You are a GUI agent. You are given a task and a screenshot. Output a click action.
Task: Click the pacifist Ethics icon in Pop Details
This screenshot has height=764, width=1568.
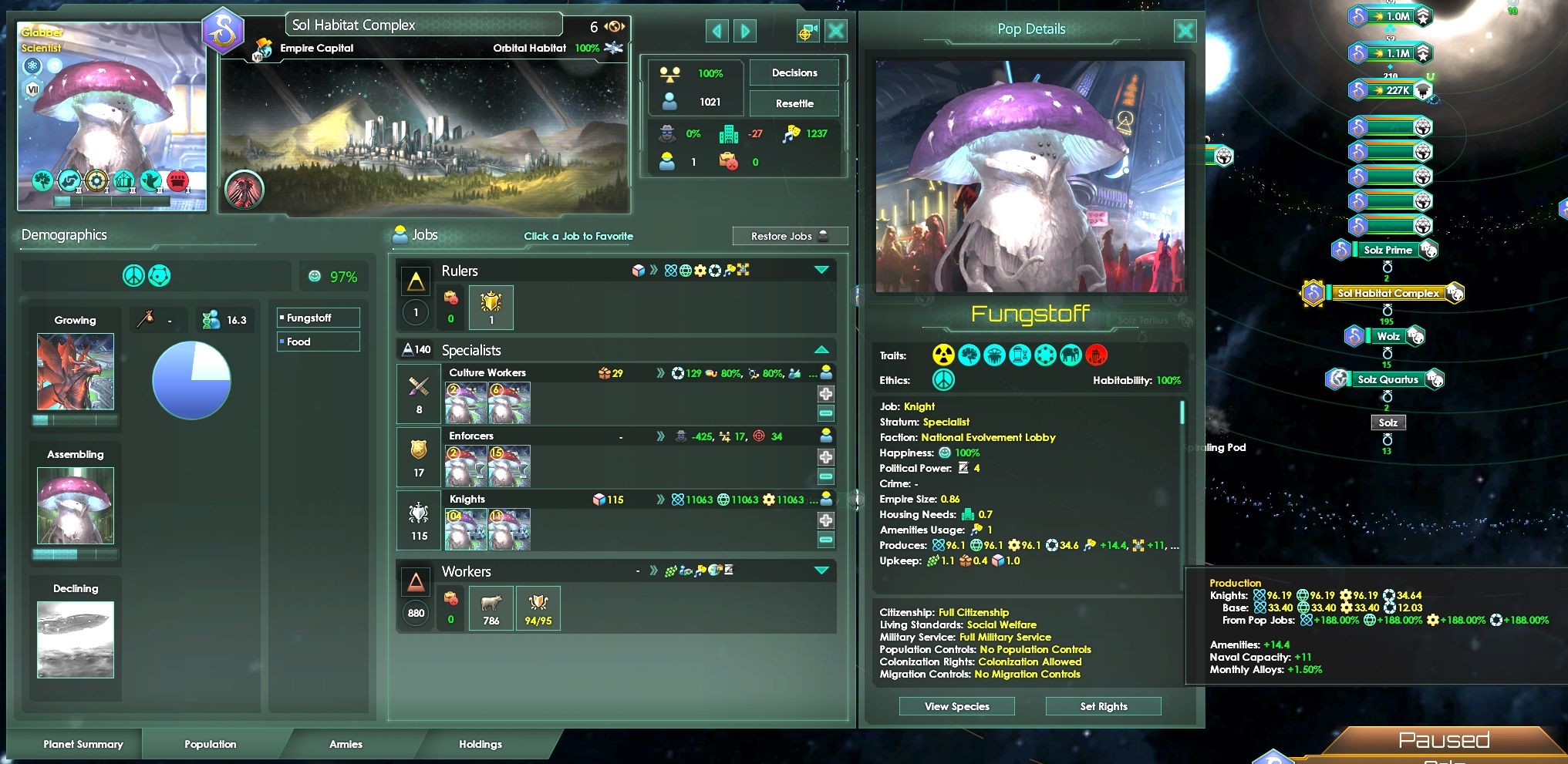tap(942, 380)
